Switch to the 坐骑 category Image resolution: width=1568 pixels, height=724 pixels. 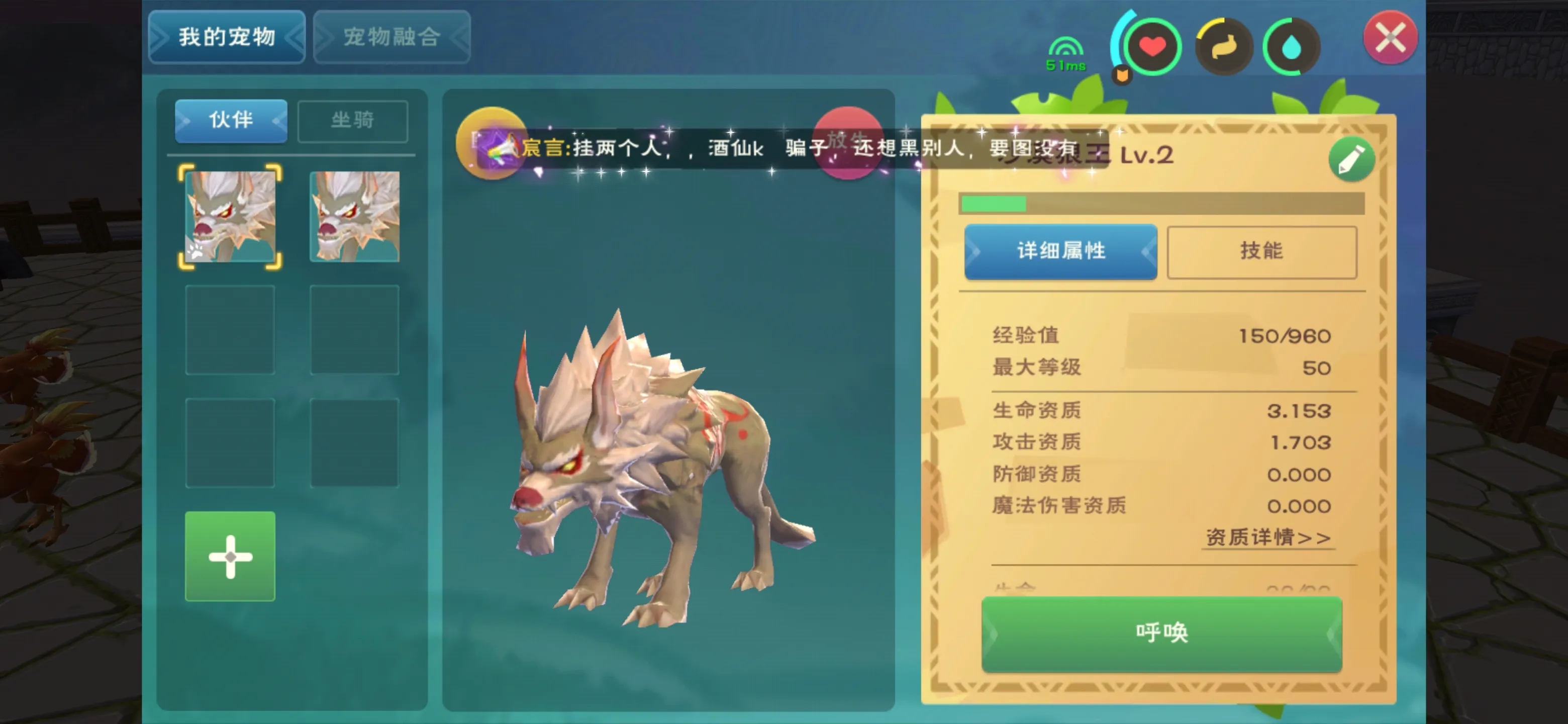tap(352, 121)
